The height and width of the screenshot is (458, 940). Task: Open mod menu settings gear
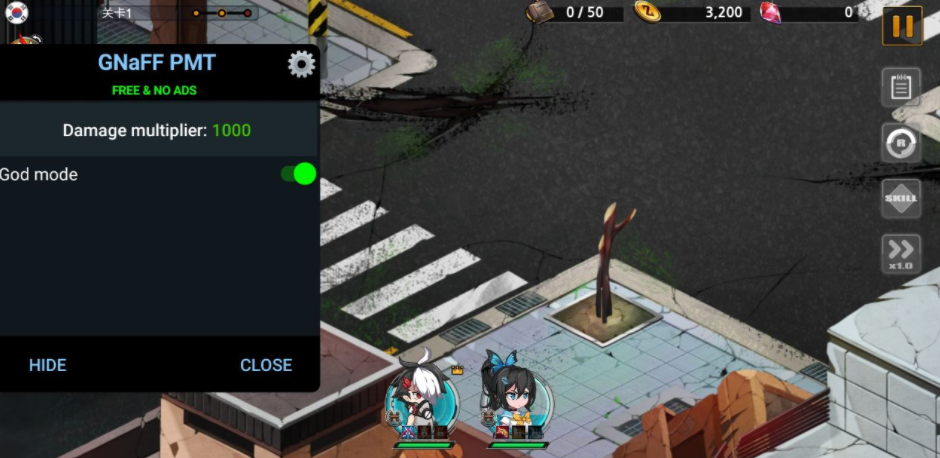tap(301, 64)
